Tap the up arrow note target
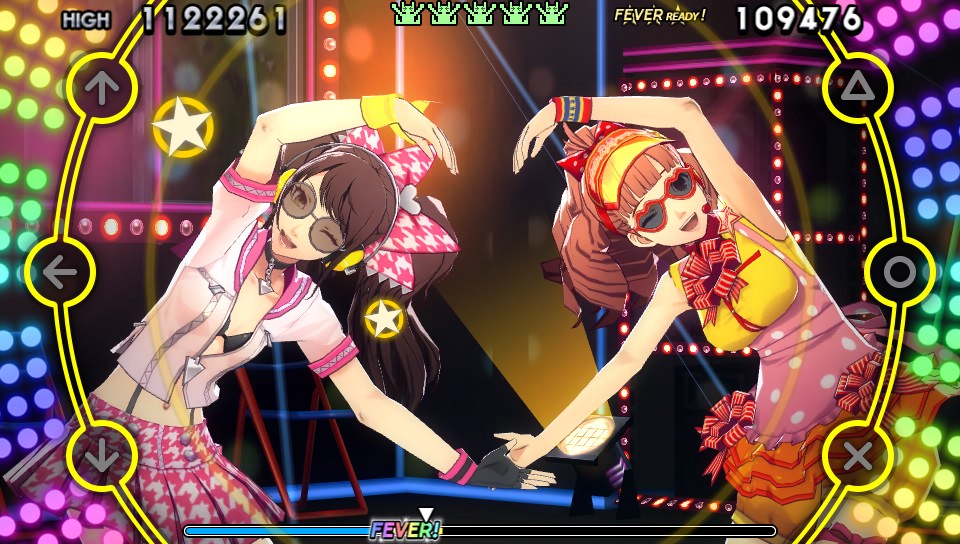Screen dimensions: 960x544 coord(101,89)
